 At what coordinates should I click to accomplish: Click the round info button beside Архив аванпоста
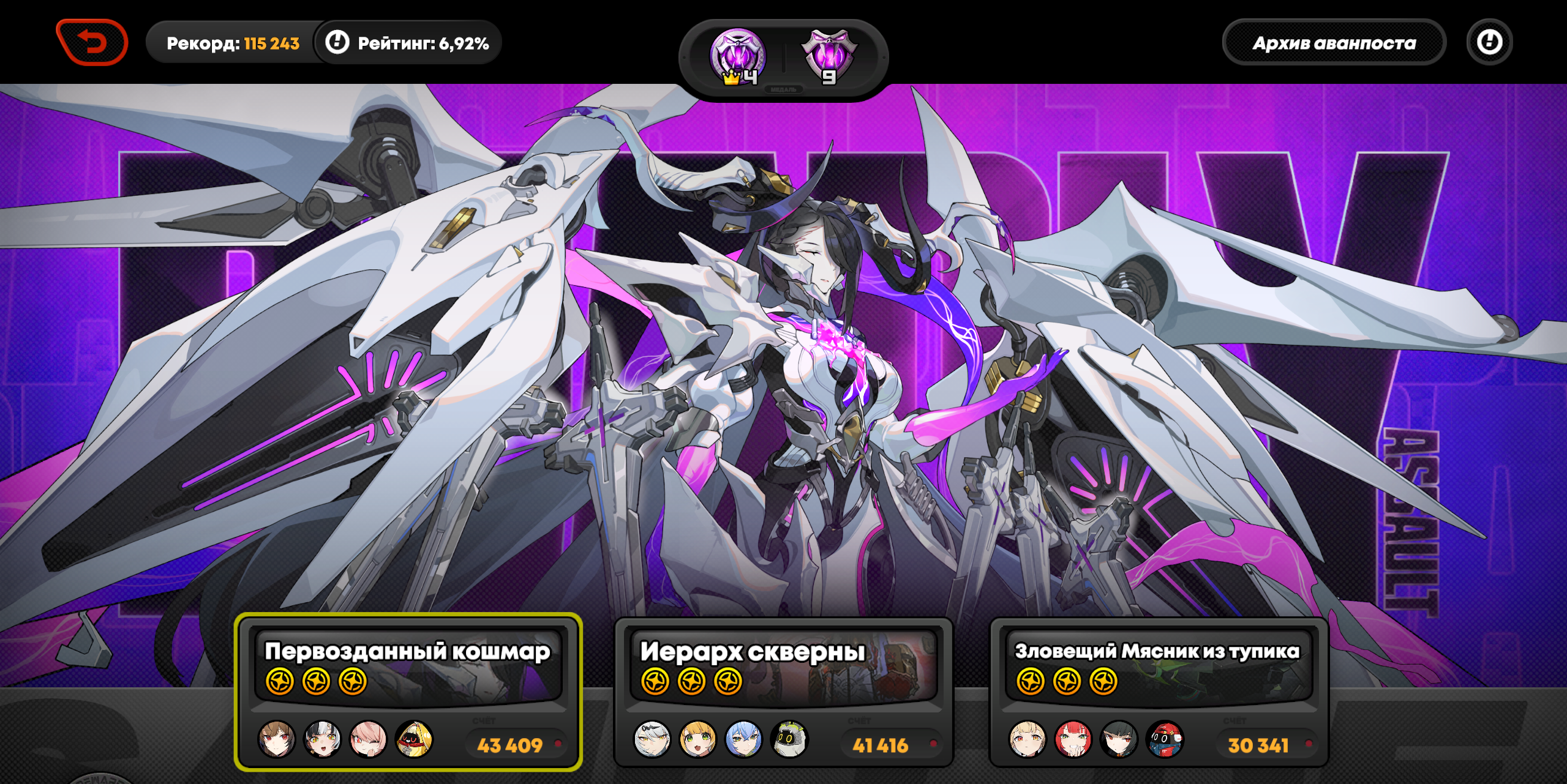1489,42
